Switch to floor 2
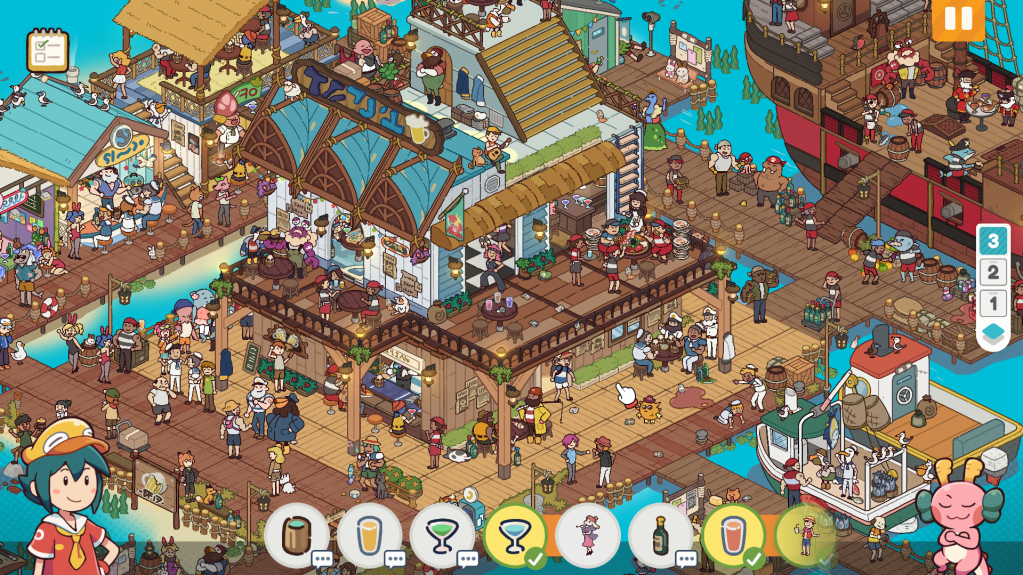This screenshot has height=575, width=1023. point(992,272)
